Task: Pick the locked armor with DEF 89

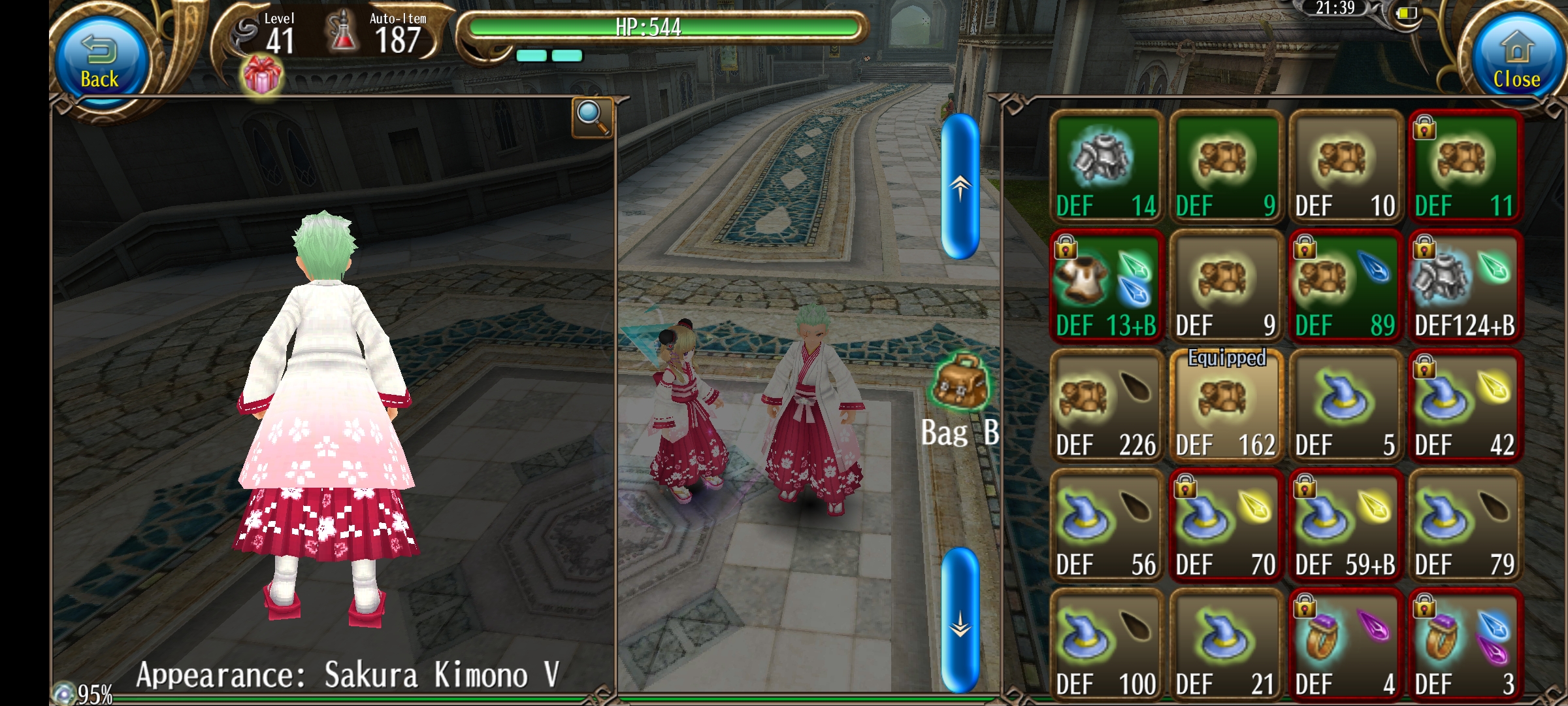Action: 1346,286
